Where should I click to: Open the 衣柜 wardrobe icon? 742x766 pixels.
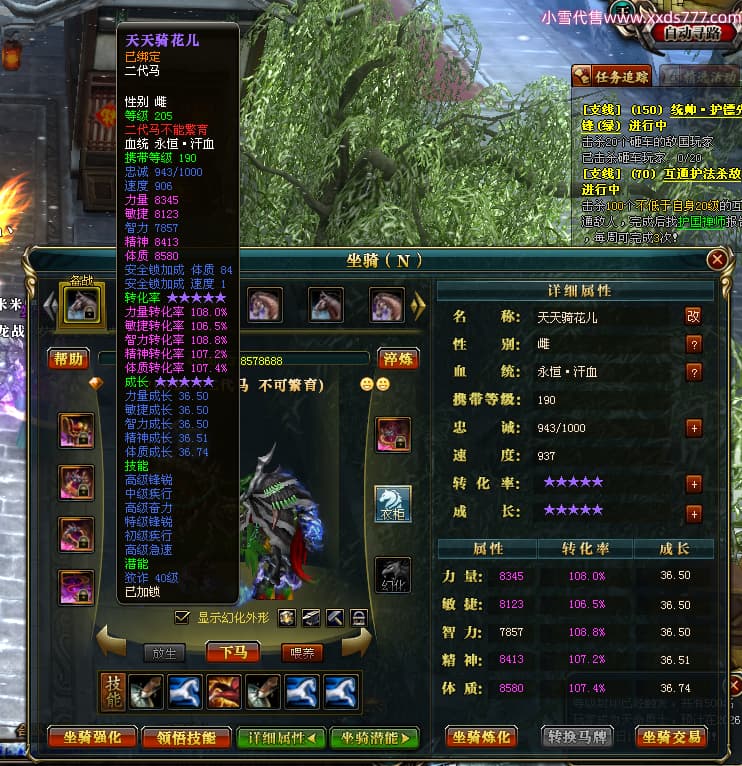point(393,505)
